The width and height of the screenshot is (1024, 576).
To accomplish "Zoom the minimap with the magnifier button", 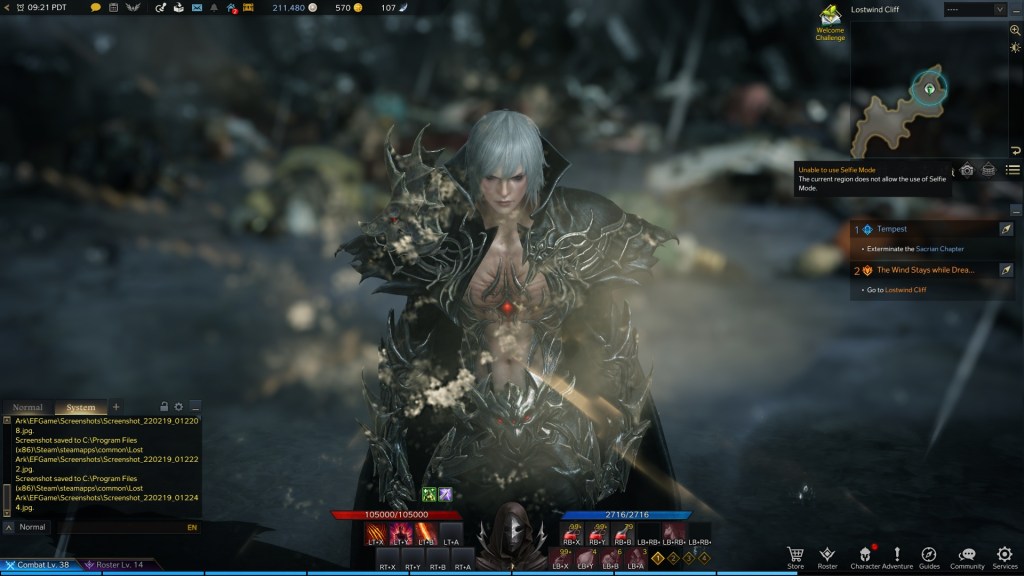I will (1015, 30).
